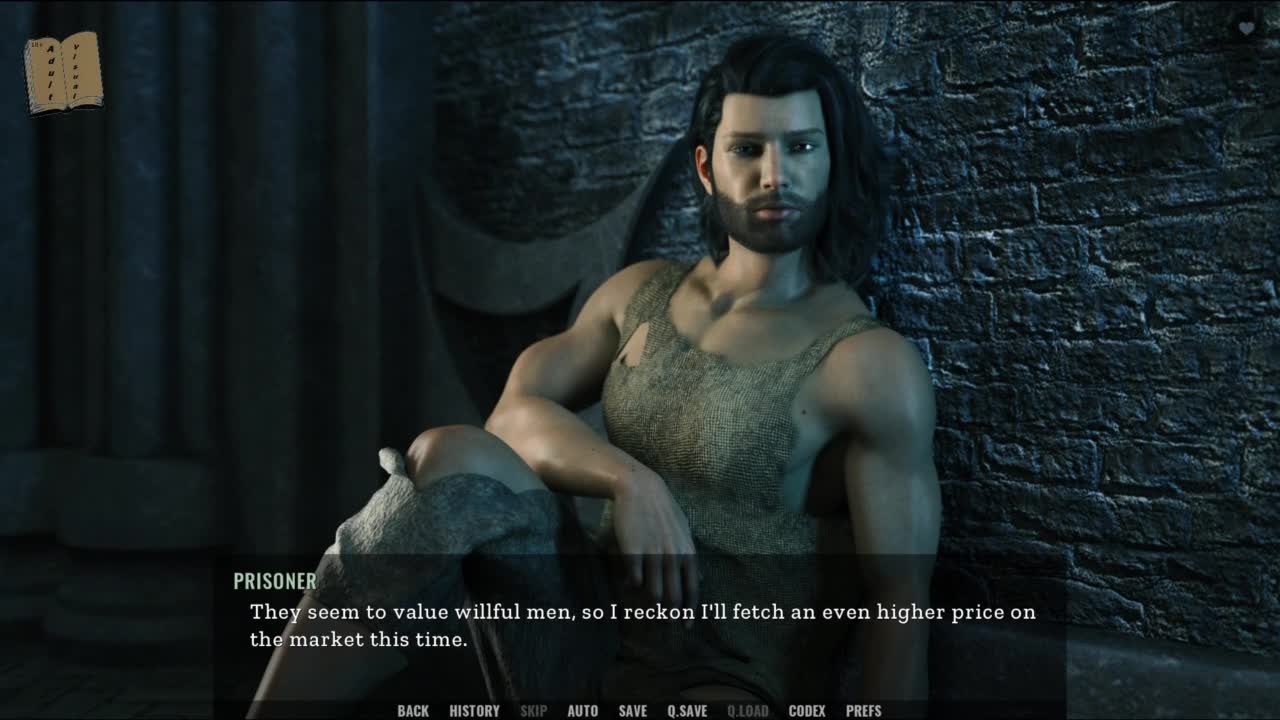
Task: Open the CODEX
Action: pyautogui.click(x=807, y=711)
